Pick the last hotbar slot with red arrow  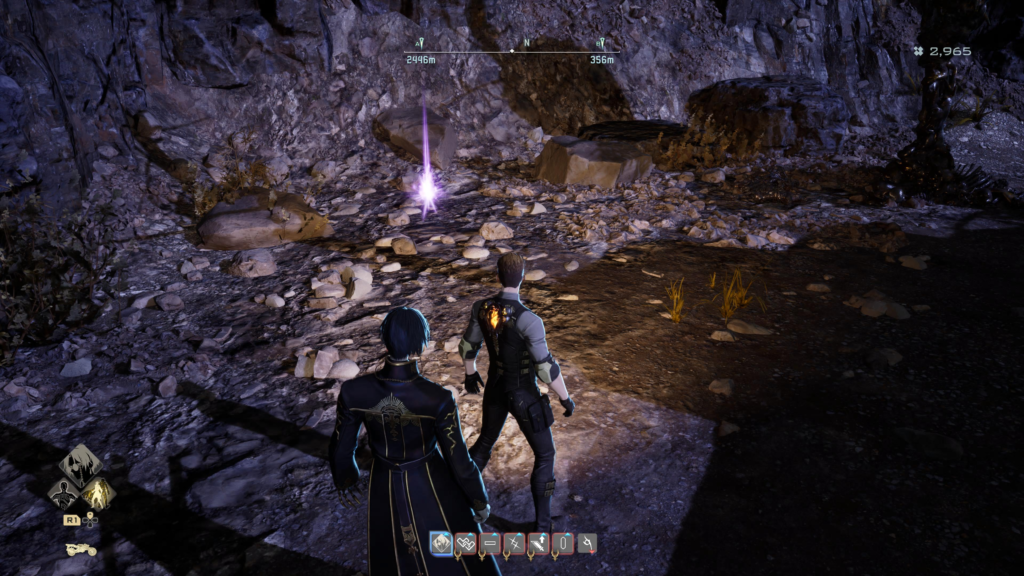click(x=587, y=543)
